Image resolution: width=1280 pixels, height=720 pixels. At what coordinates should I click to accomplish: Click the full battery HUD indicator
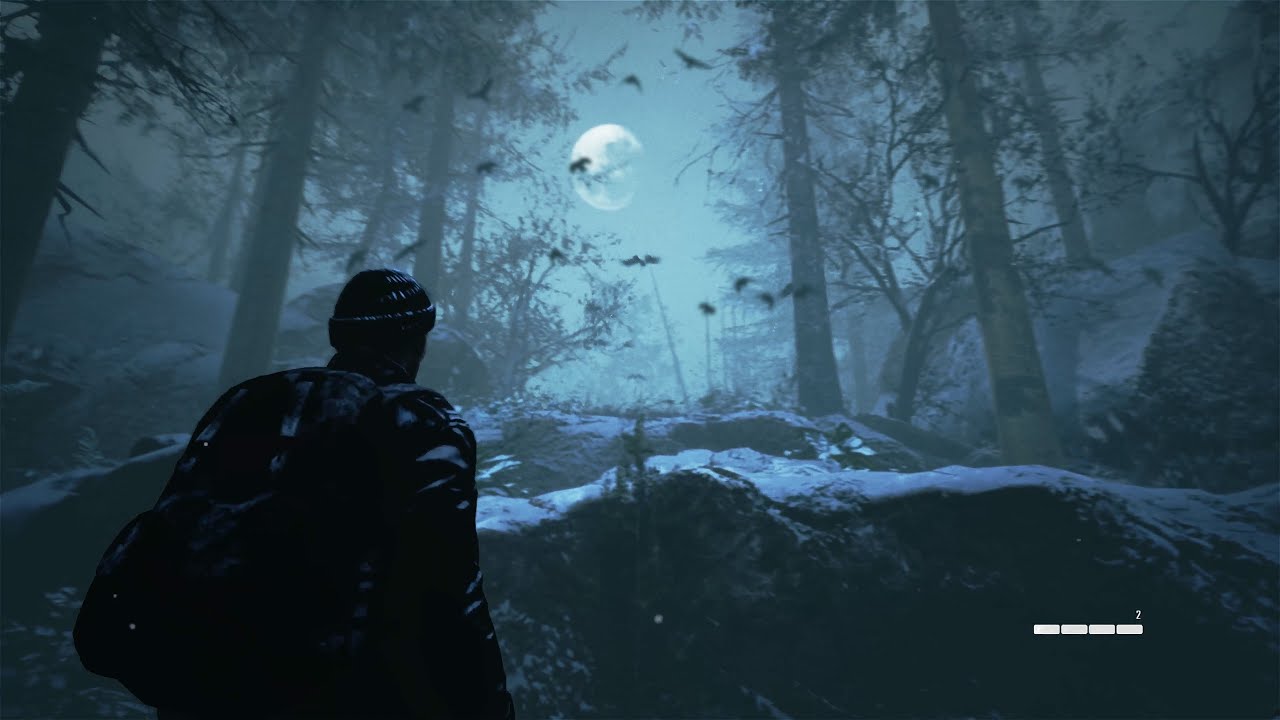(1088, 629)
